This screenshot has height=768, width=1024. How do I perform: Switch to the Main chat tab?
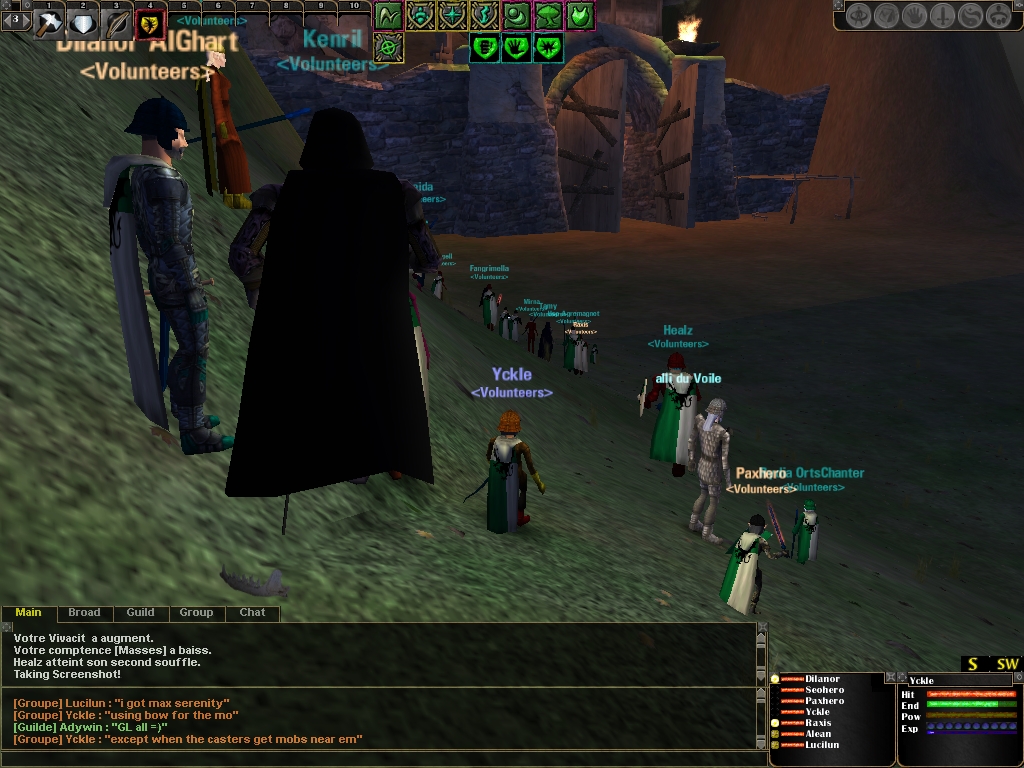click(x=28, y=612)
